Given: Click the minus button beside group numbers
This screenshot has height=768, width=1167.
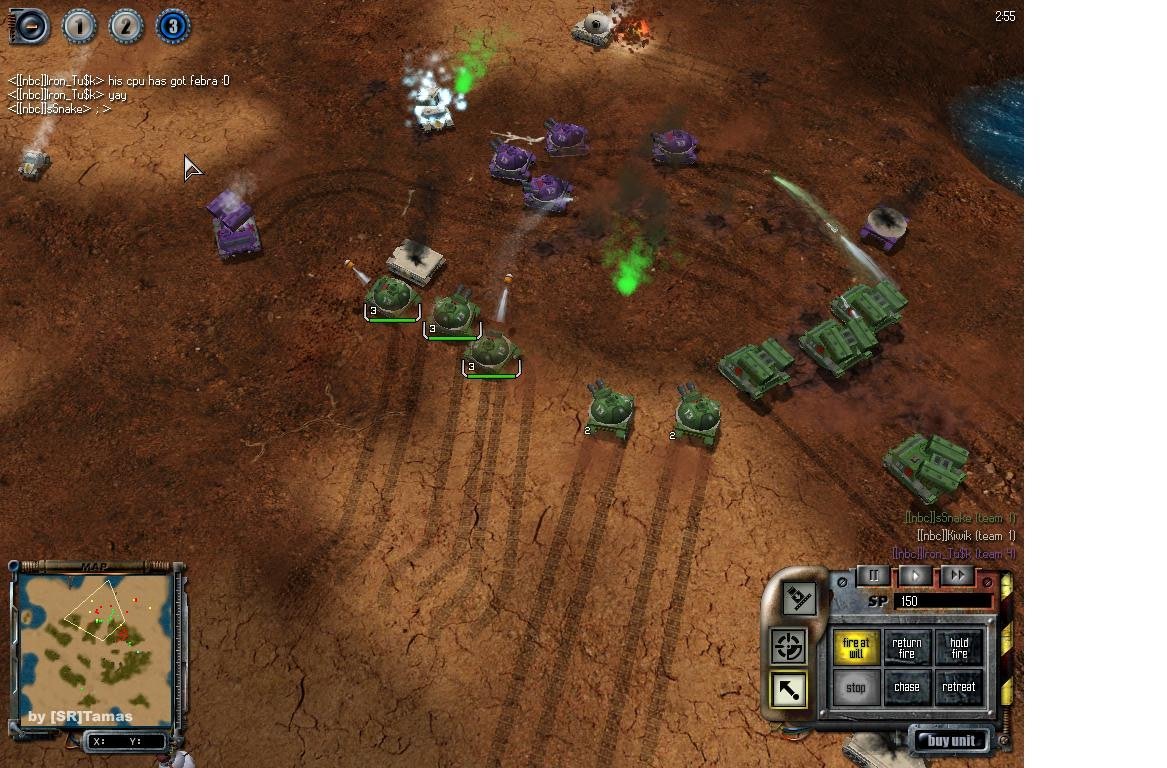Looking at the screenshot, I should [30, 26].
